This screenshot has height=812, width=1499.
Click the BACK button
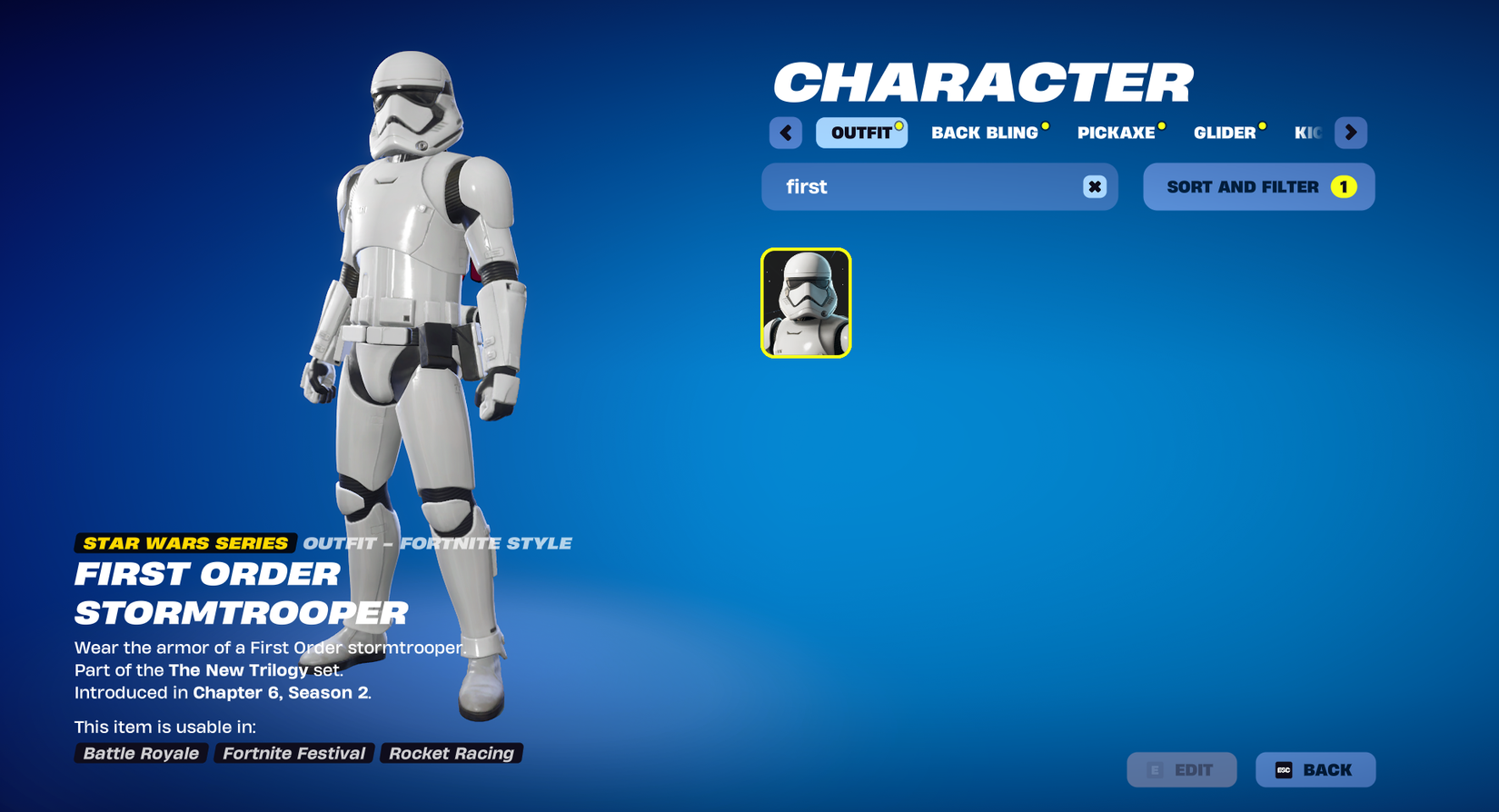(1315, 769)
